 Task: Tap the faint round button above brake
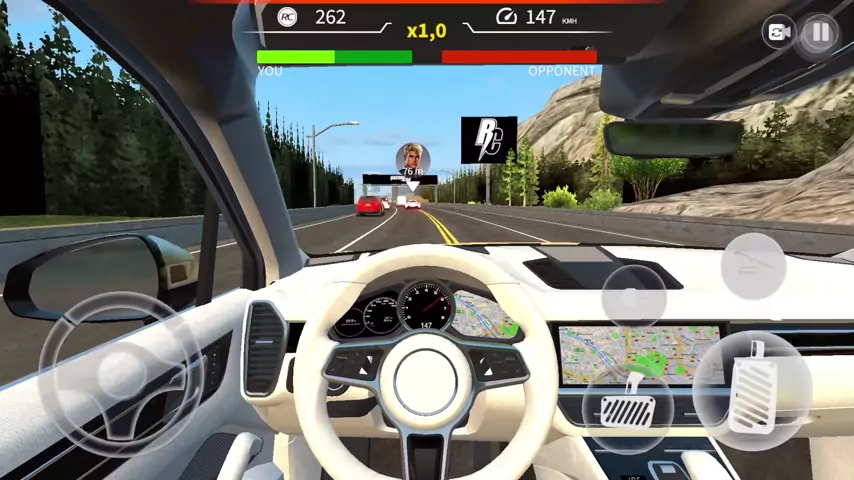pos(633,297)
